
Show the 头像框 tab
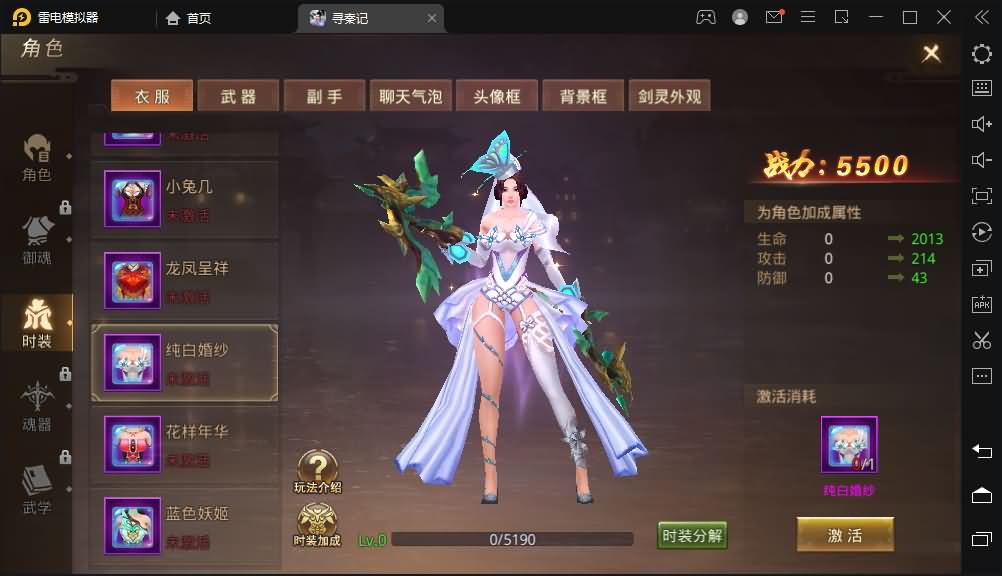point(497,96)
